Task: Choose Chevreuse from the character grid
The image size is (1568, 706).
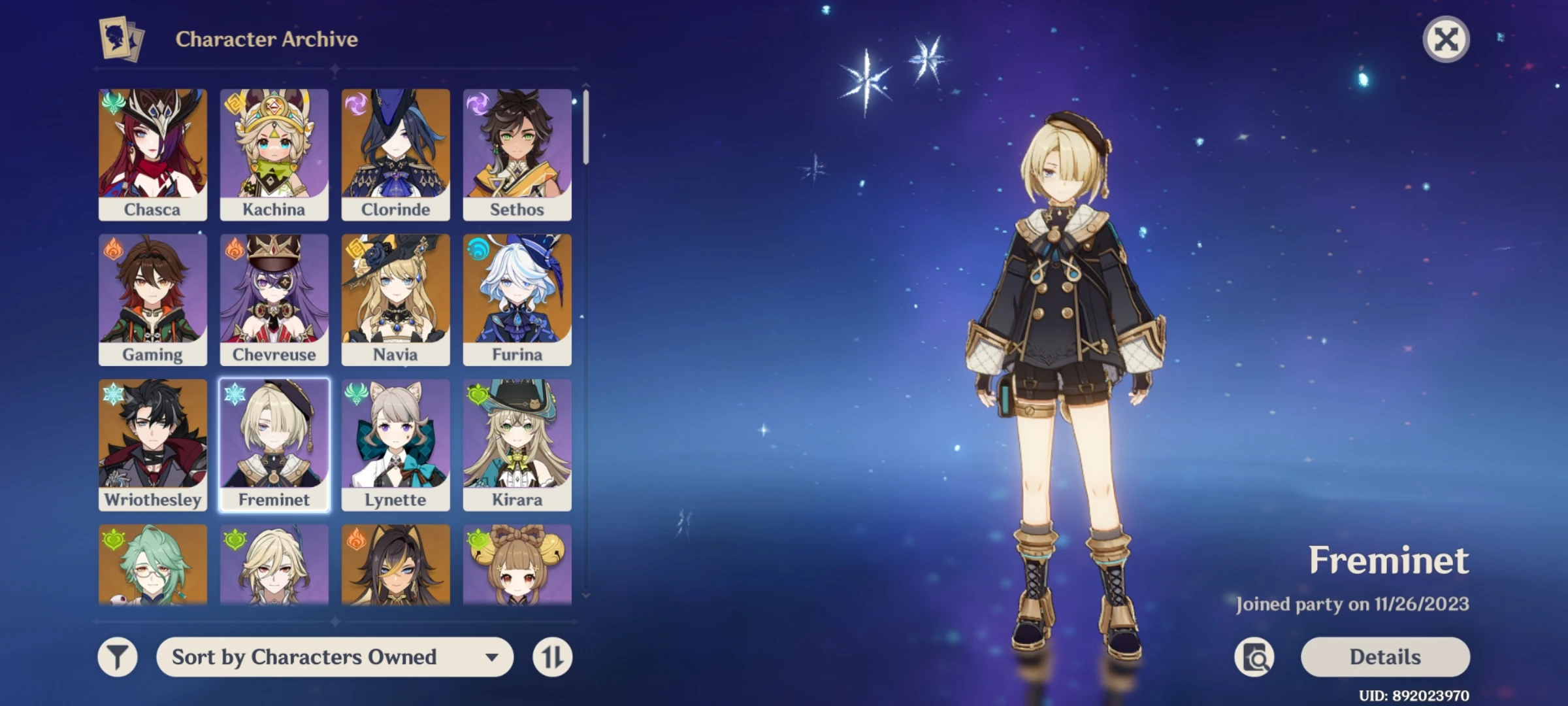Action: point(274,299)
